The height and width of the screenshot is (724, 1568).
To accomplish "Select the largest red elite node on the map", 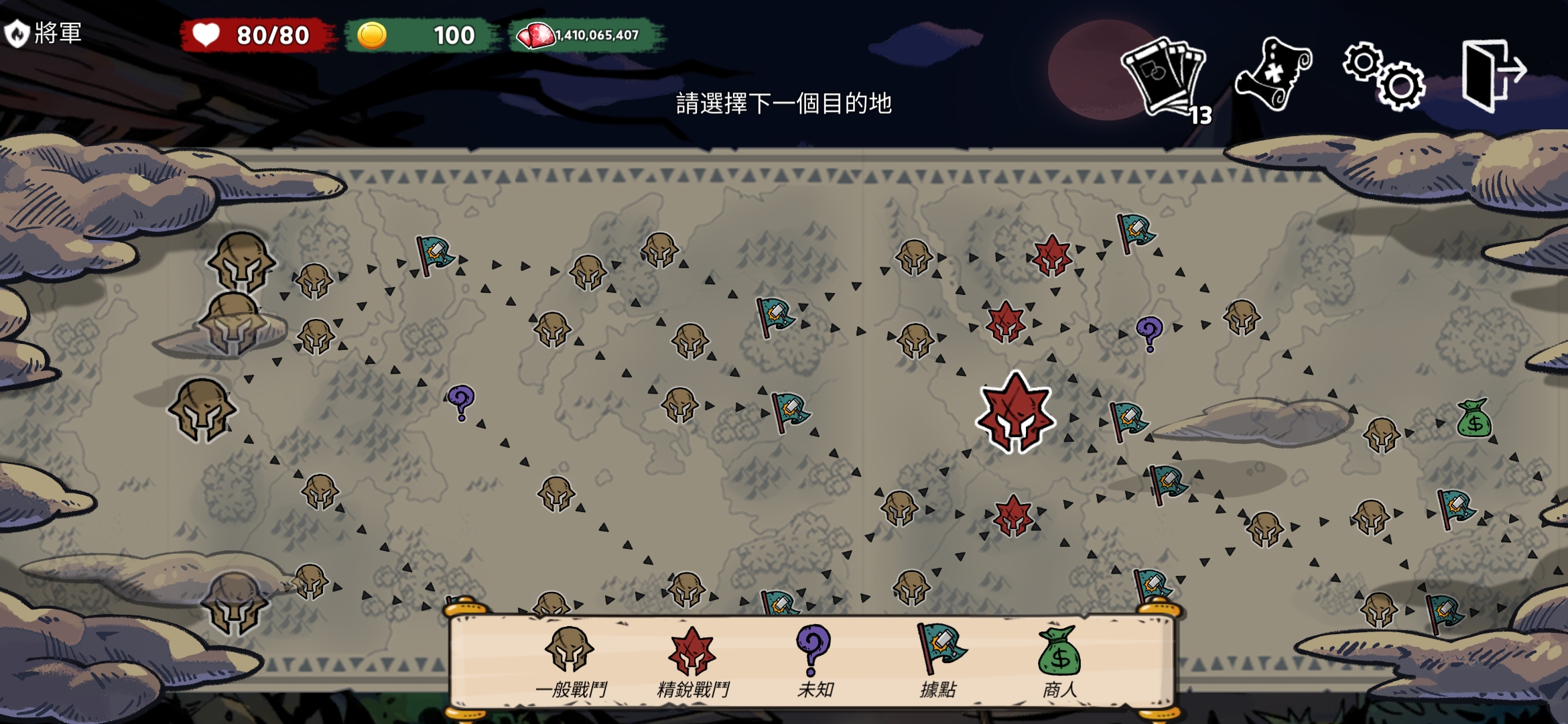I will pyautogui.click(x=1016, y=412).
